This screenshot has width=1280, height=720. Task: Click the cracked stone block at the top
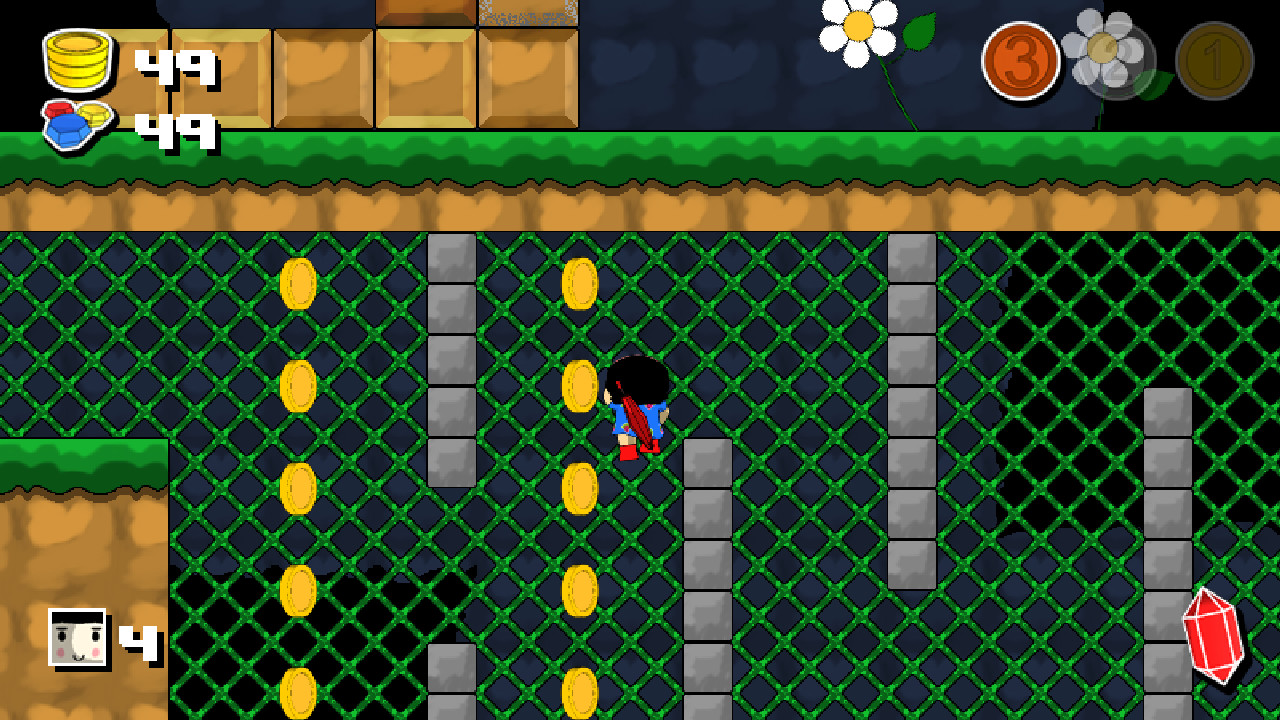[x=530, y=14]
